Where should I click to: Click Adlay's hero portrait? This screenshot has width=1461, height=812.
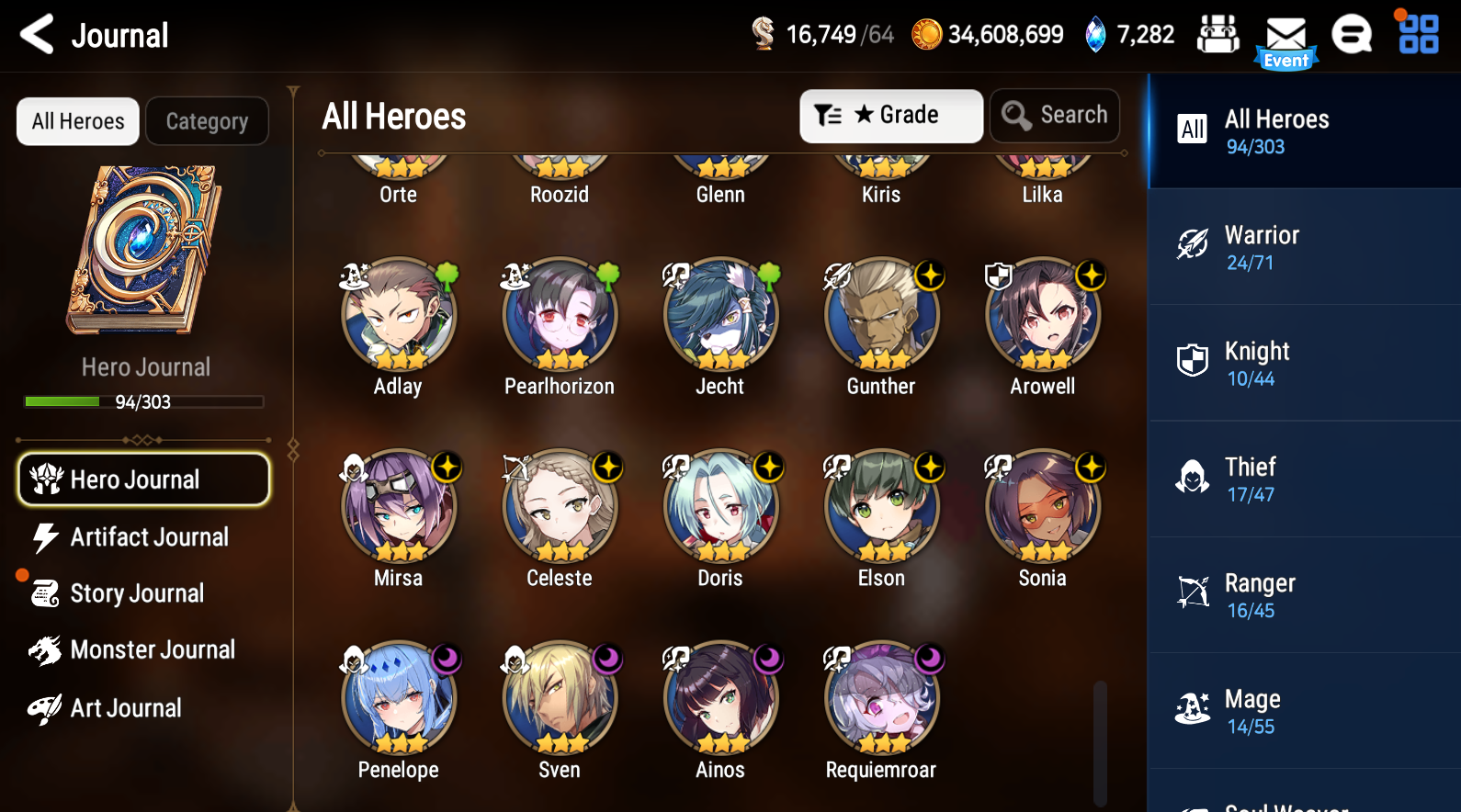398,315
